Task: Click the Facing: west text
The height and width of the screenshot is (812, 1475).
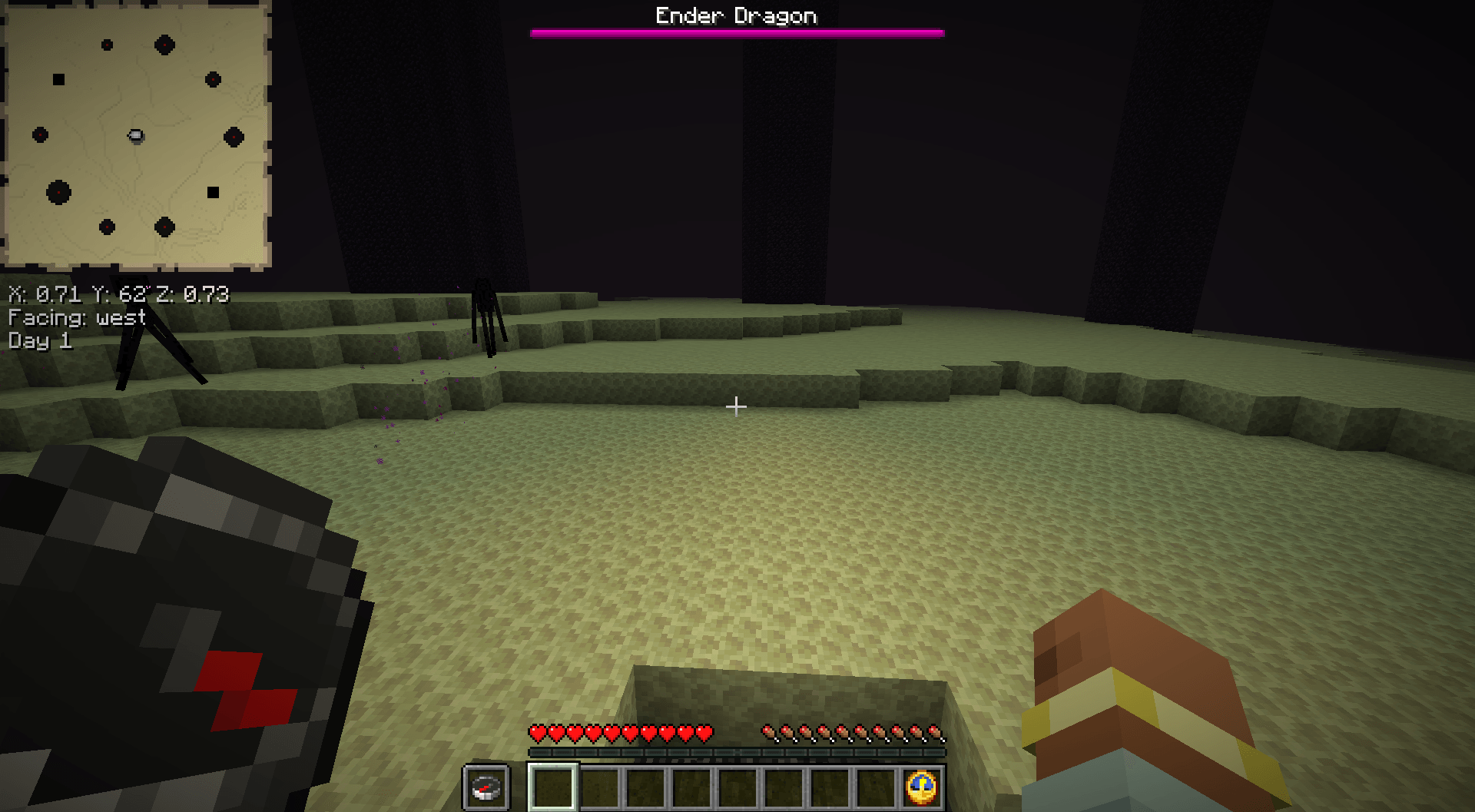Action: click(x=75, y=319)
